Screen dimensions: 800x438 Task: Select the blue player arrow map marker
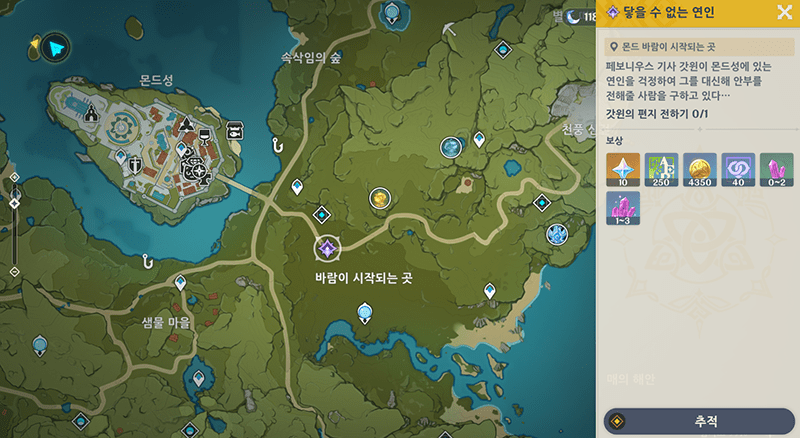[54, 46]
